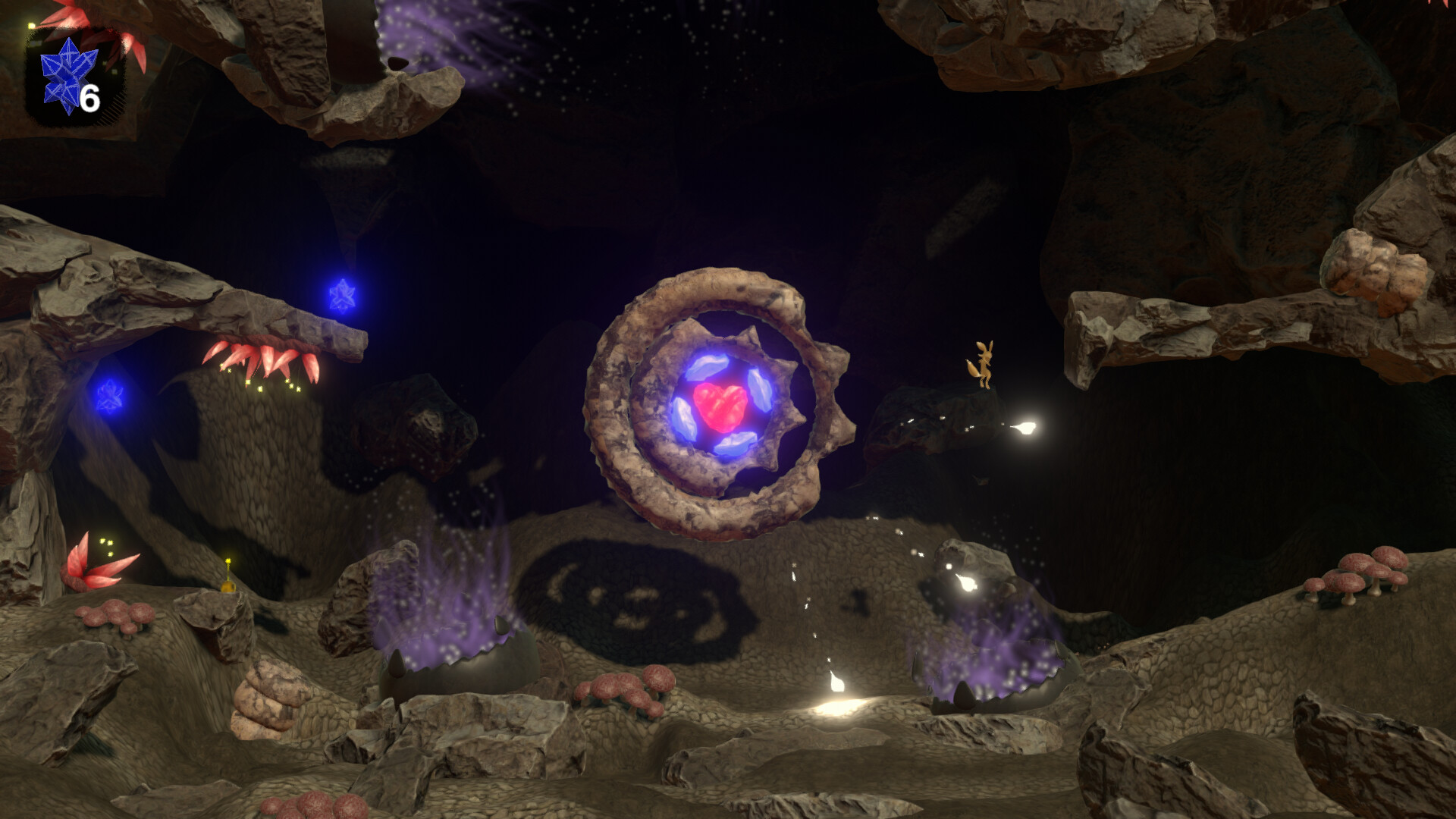Click the floating blue crystal near the rocky ledge
The width and height of the screenshot is (1456, 819).
point(344,292)
